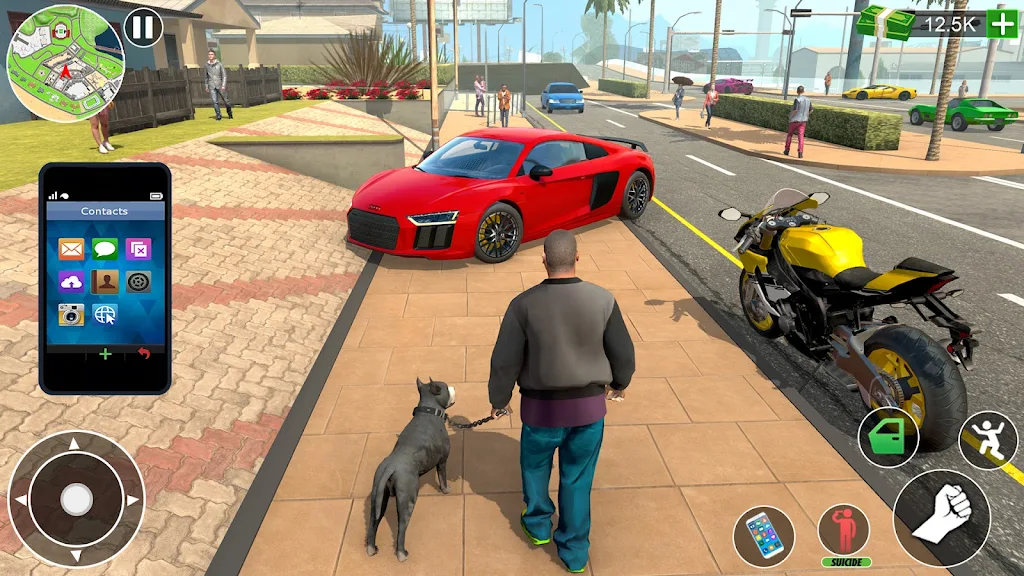The image size is (1024, 576).
Task: Tap the phone's red back arrow
Action: tap(144, 354)
